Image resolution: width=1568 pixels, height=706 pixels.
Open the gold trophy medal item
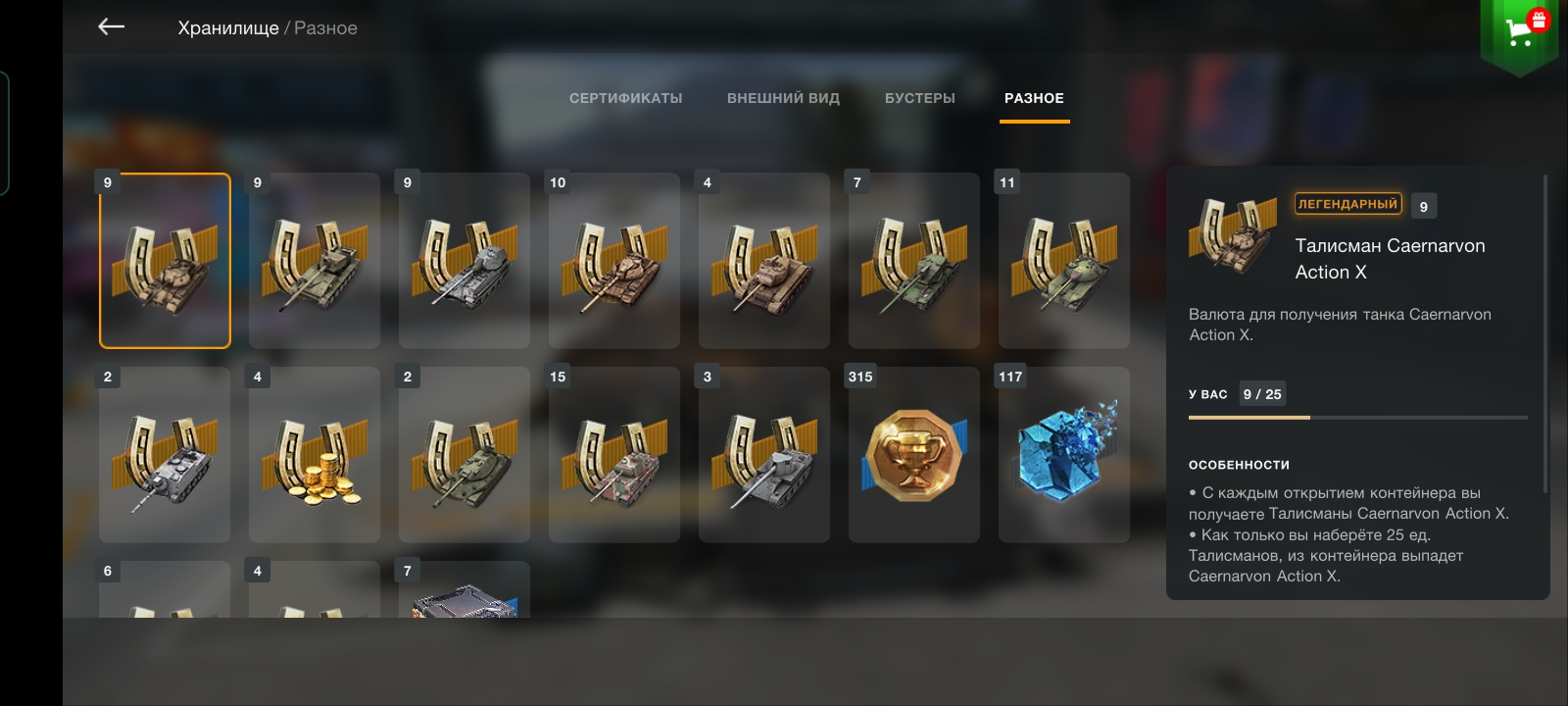914,455
